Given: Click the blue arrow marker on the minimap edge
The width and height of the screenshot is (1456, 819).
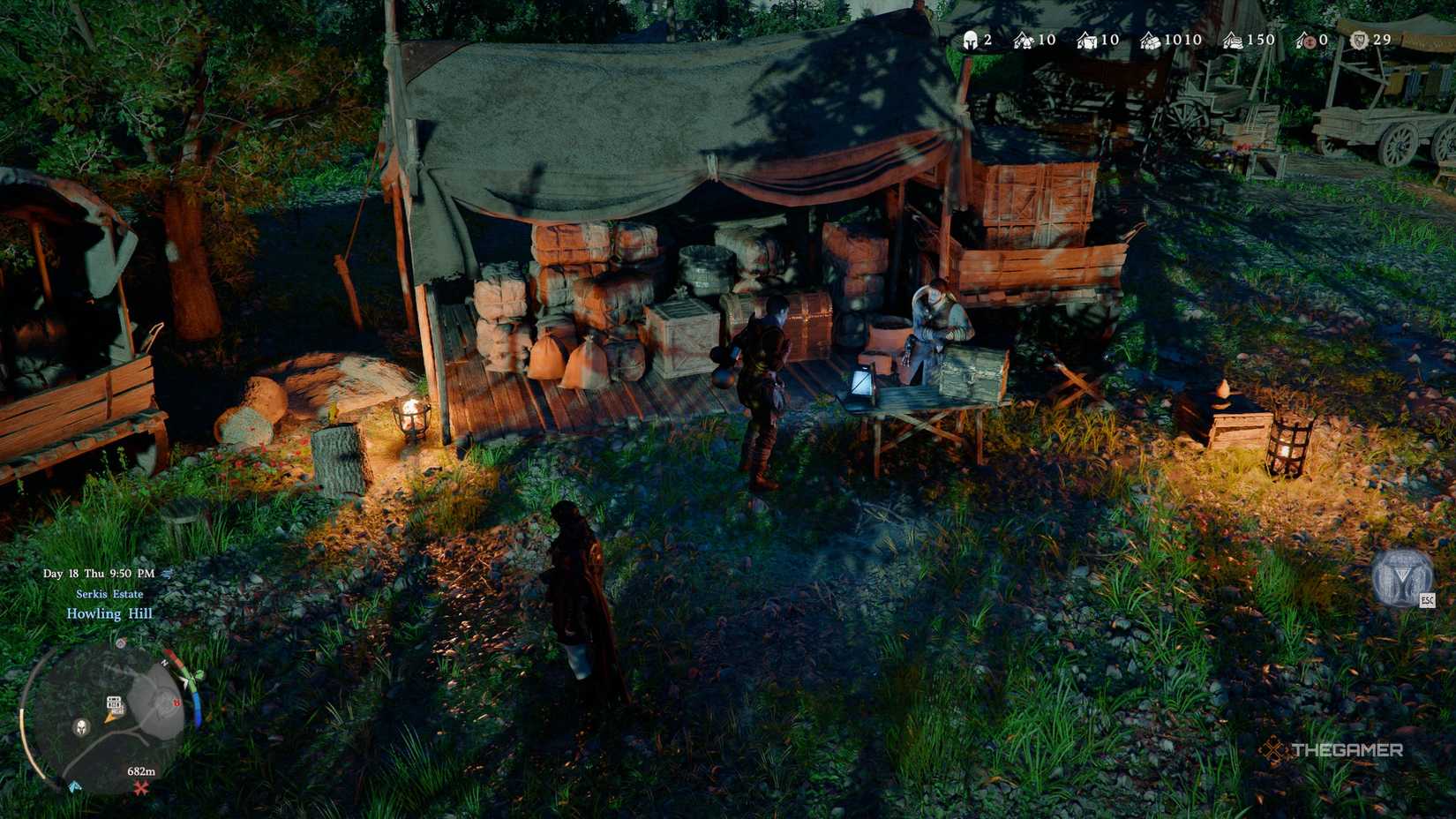Looking at the screenshot, I should click(74, 786).
